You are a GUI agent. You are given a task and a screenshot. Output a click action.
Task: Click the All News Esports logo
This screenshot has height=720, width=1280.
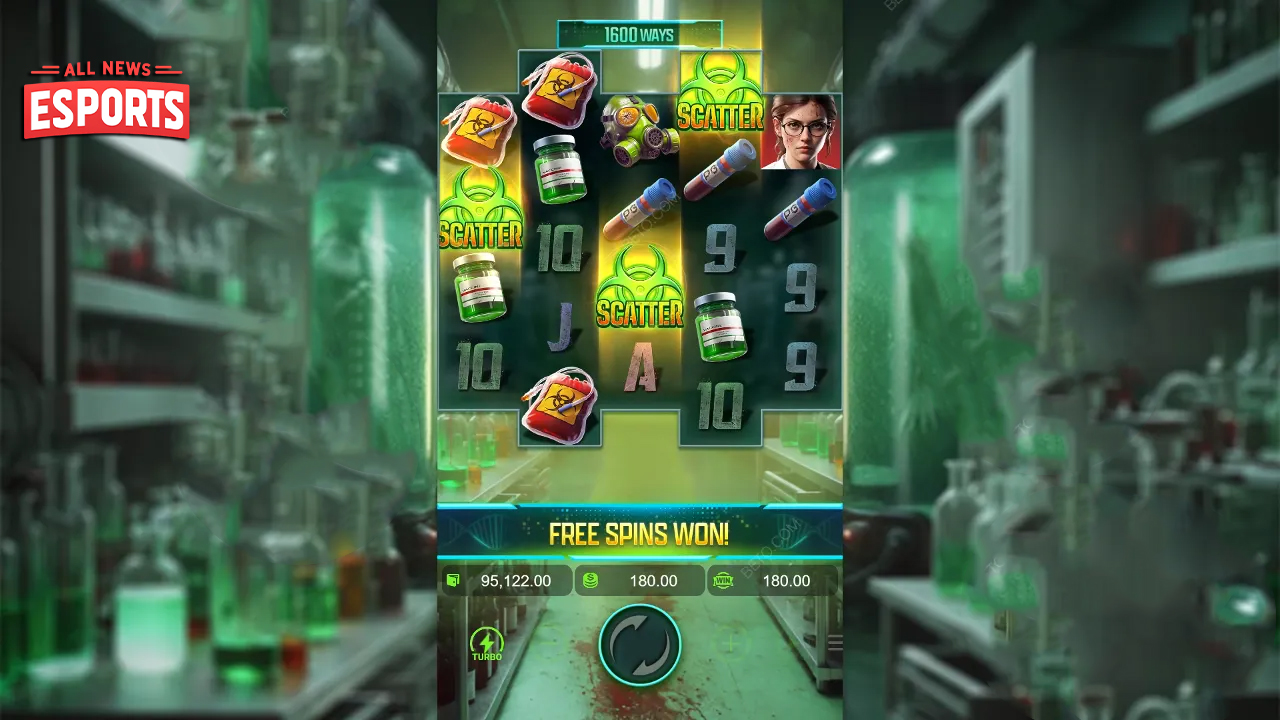106,100
